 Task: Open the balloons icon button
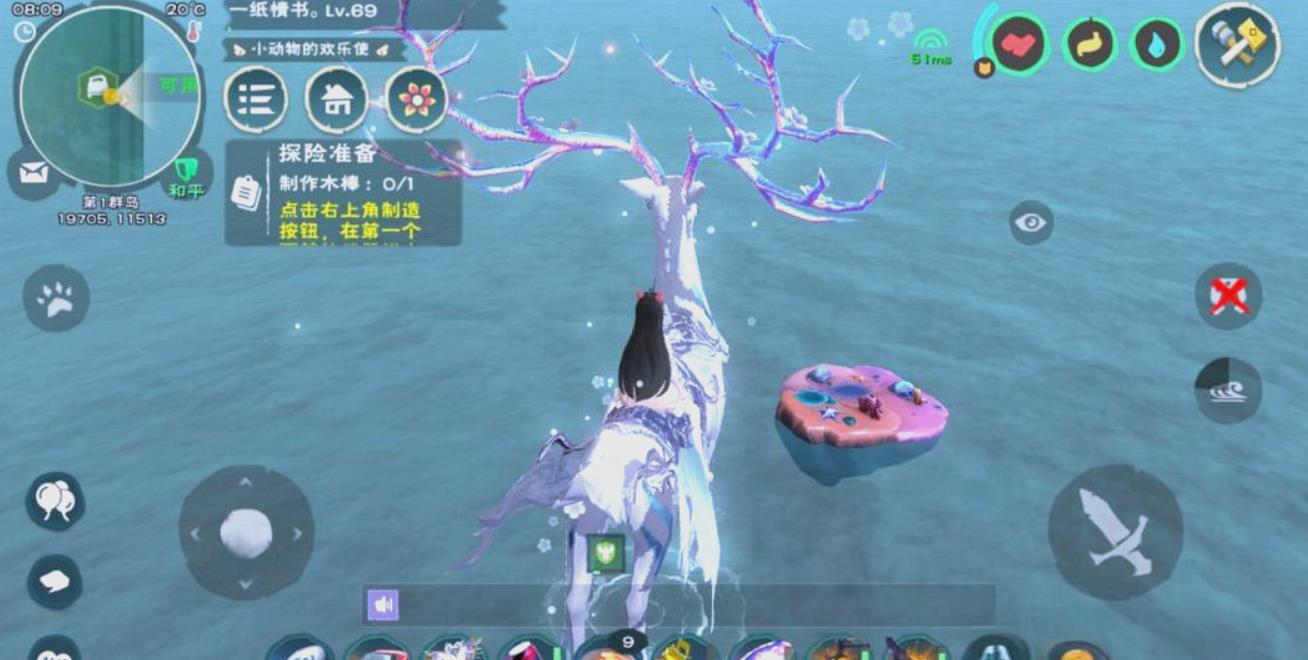click(x=55, y=500)
